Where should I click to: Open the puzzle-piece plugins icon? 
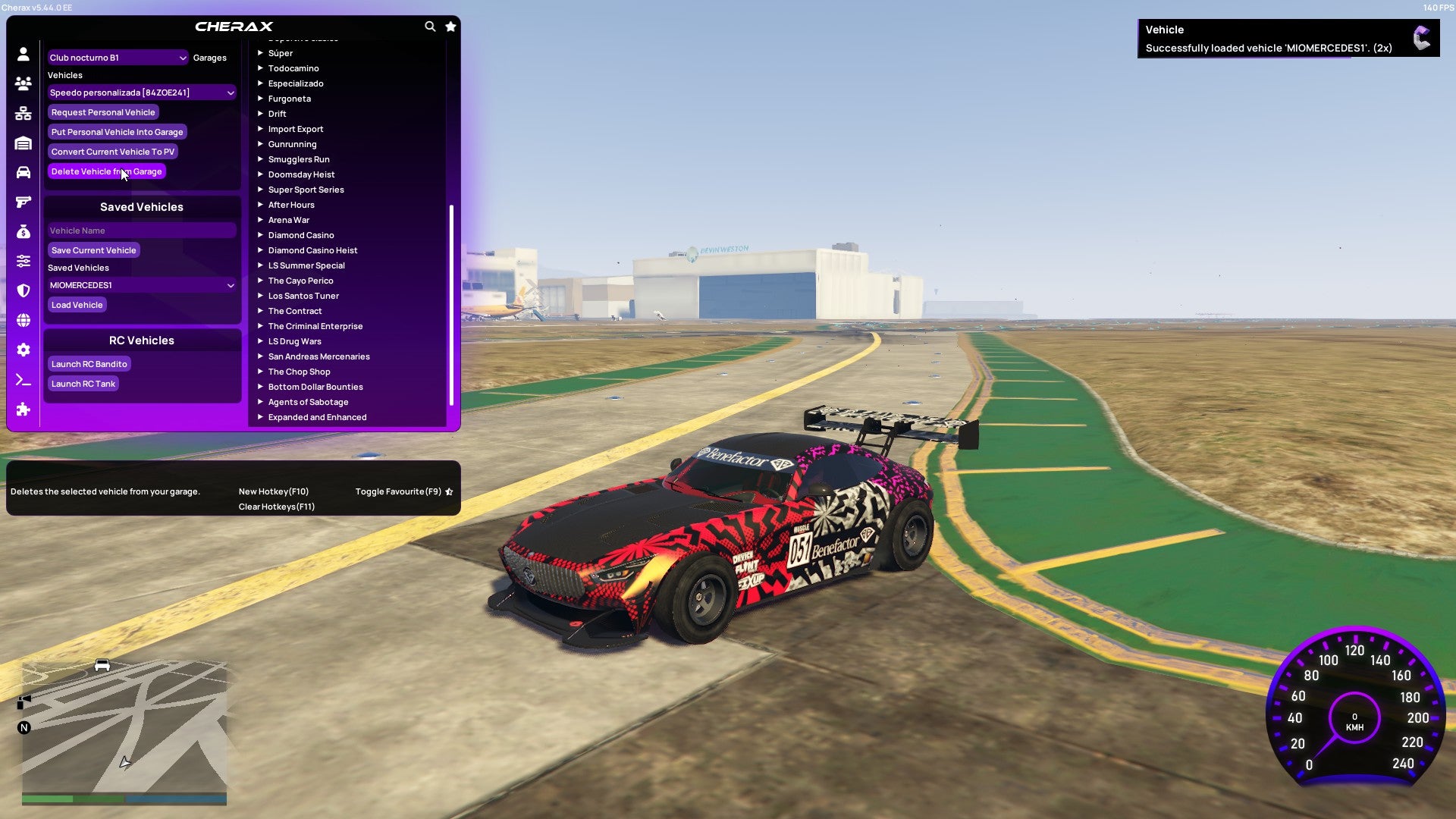(23, 409)
